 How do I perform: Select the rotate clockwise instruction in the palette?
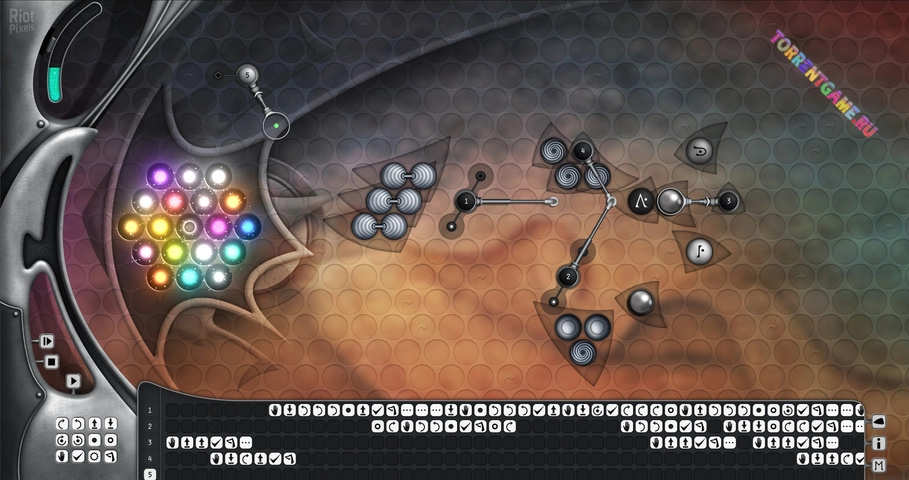[x=62, y=424]
